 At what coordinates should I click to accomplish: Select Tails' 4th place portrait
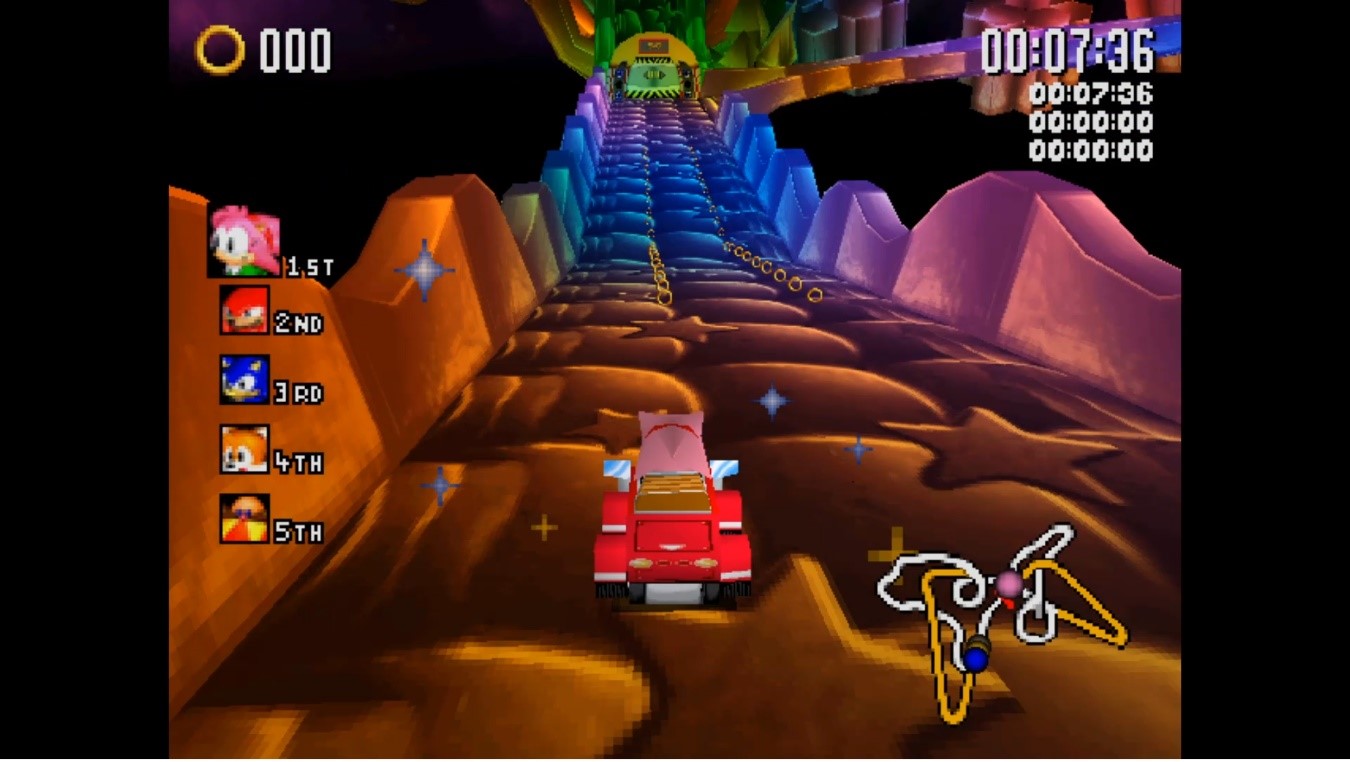pyautogui.click(x=244, y=449)
